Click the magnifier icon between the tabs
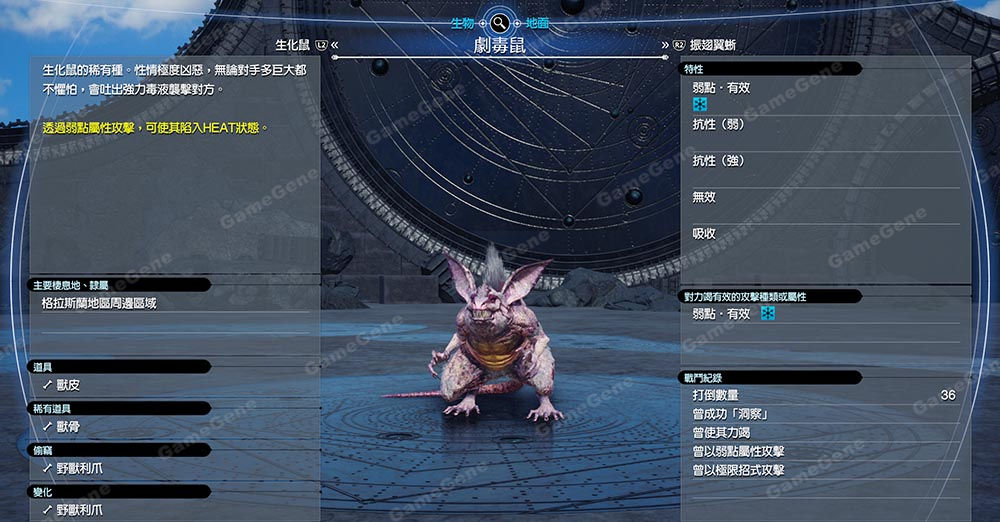Viewport: 1000px width, 522px height. pos(499,22)
